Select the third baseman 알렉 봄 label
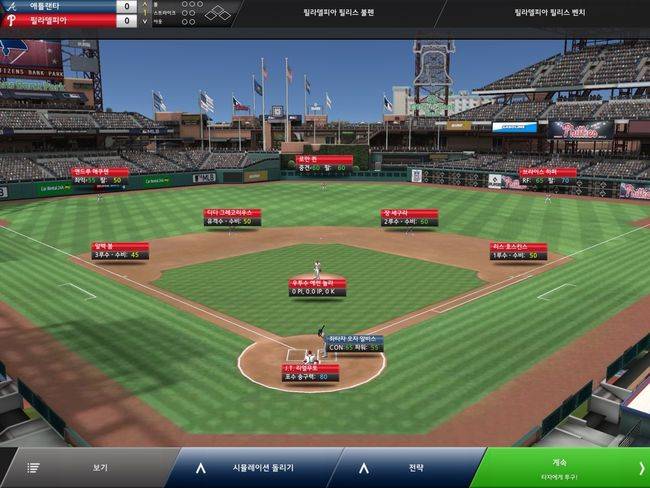The width and height of the screenshot is (650, 488). 119,250
